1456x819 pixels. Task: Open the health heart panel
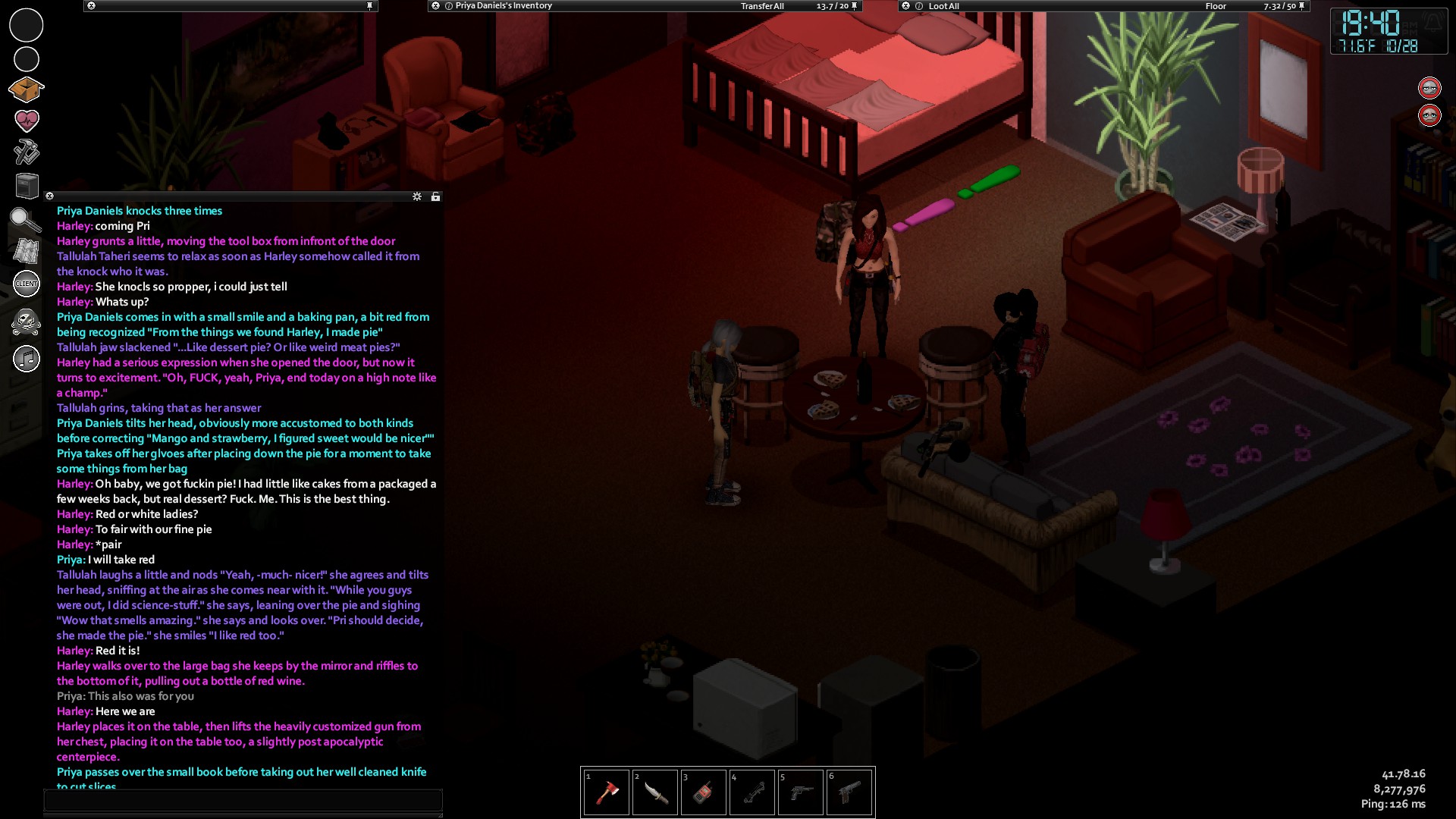27,120
